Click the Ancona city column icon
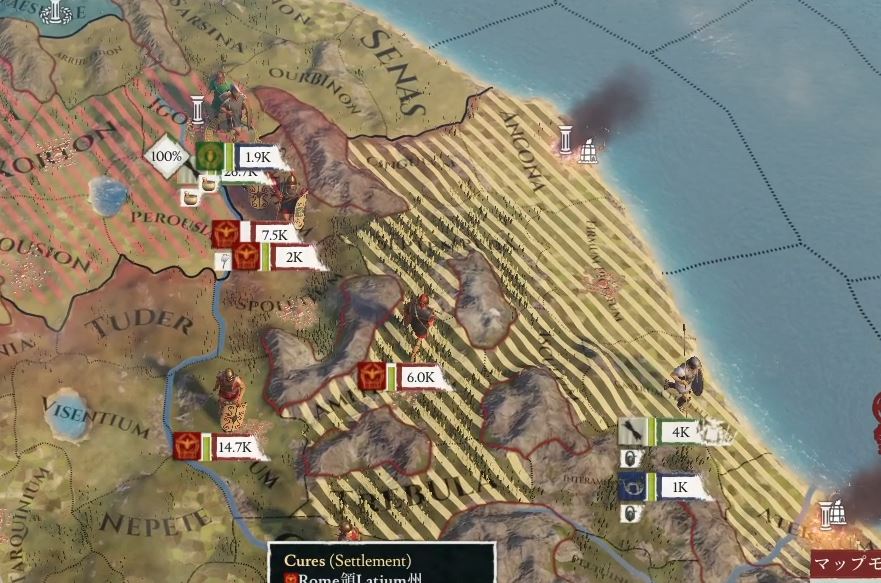Image resolution: width=881 pixels, height=583 pixels. coord(566,140)
